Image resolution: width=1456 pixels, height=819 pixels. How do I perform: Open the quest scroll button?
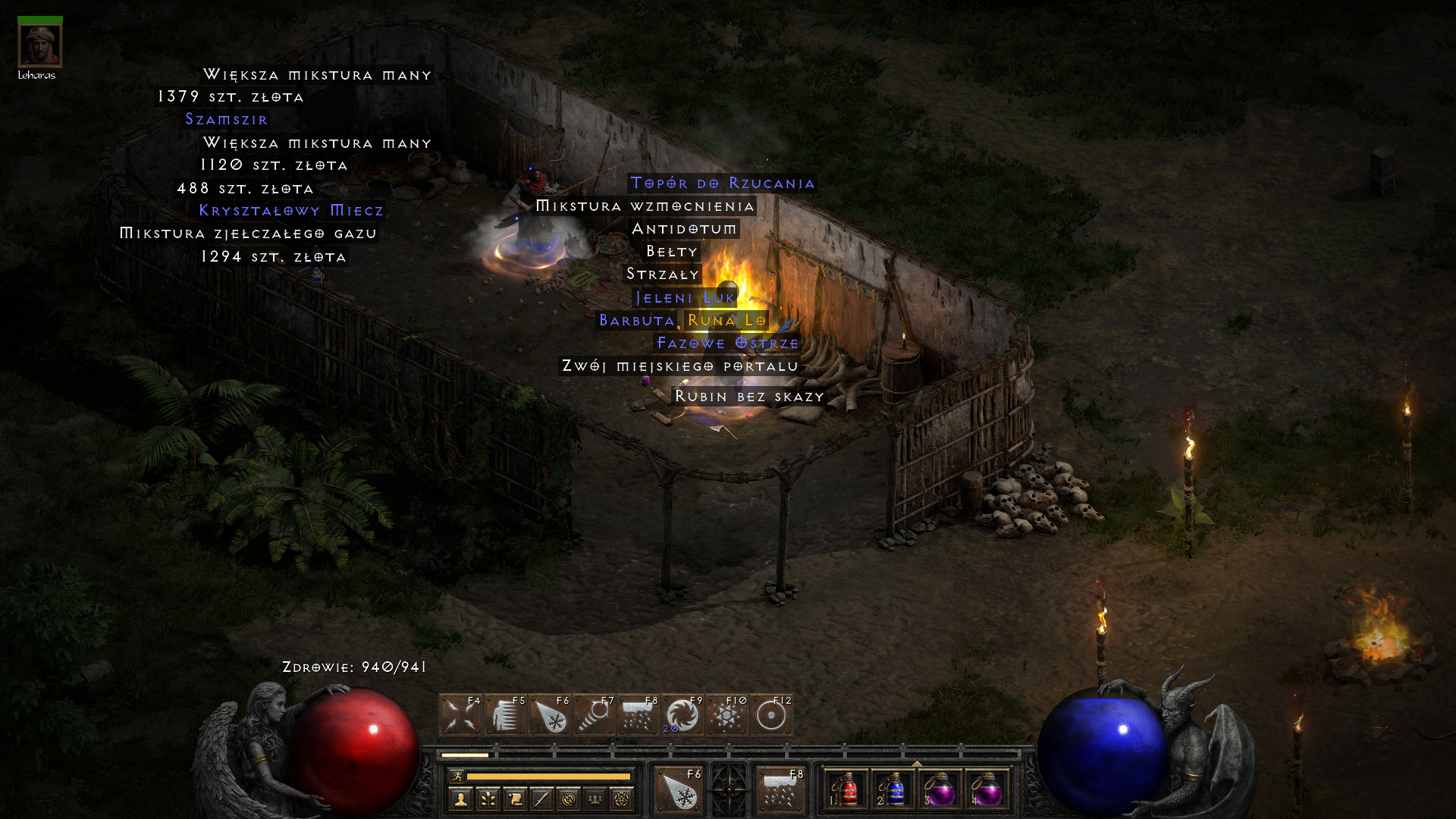click(x=515, y=799)
